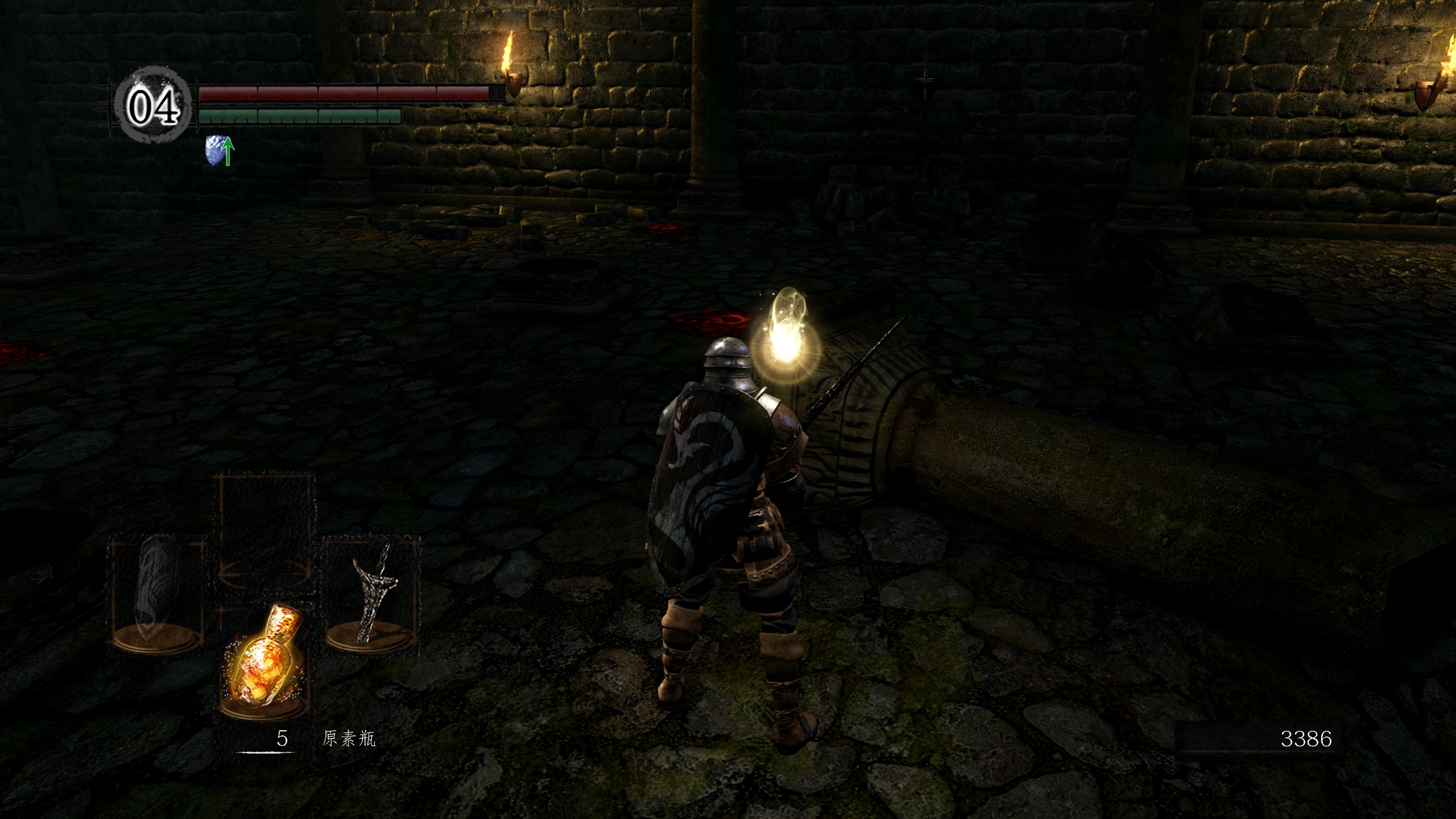Screen dimensions: 1456x819
Task: Click the humanity counter emblem
Action: click(152, 106)
